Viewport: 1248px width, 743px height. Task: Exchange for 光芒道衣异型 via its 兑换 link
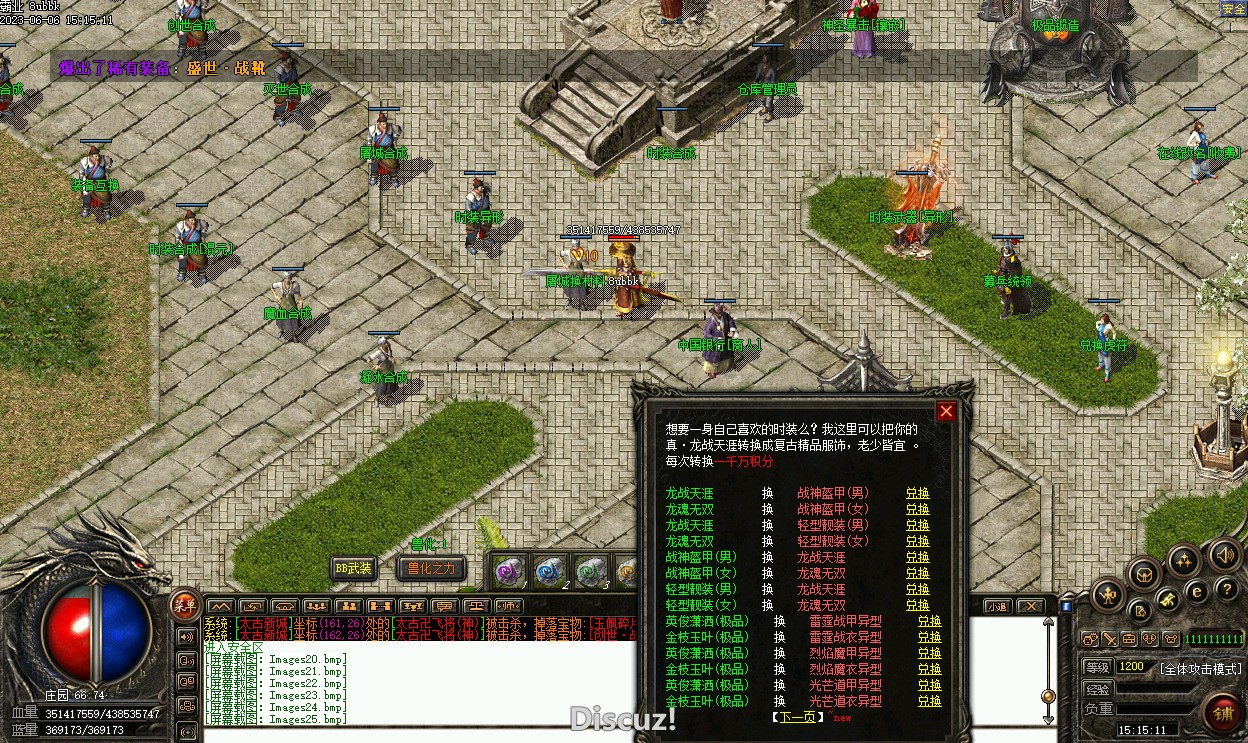click(929, 701)
